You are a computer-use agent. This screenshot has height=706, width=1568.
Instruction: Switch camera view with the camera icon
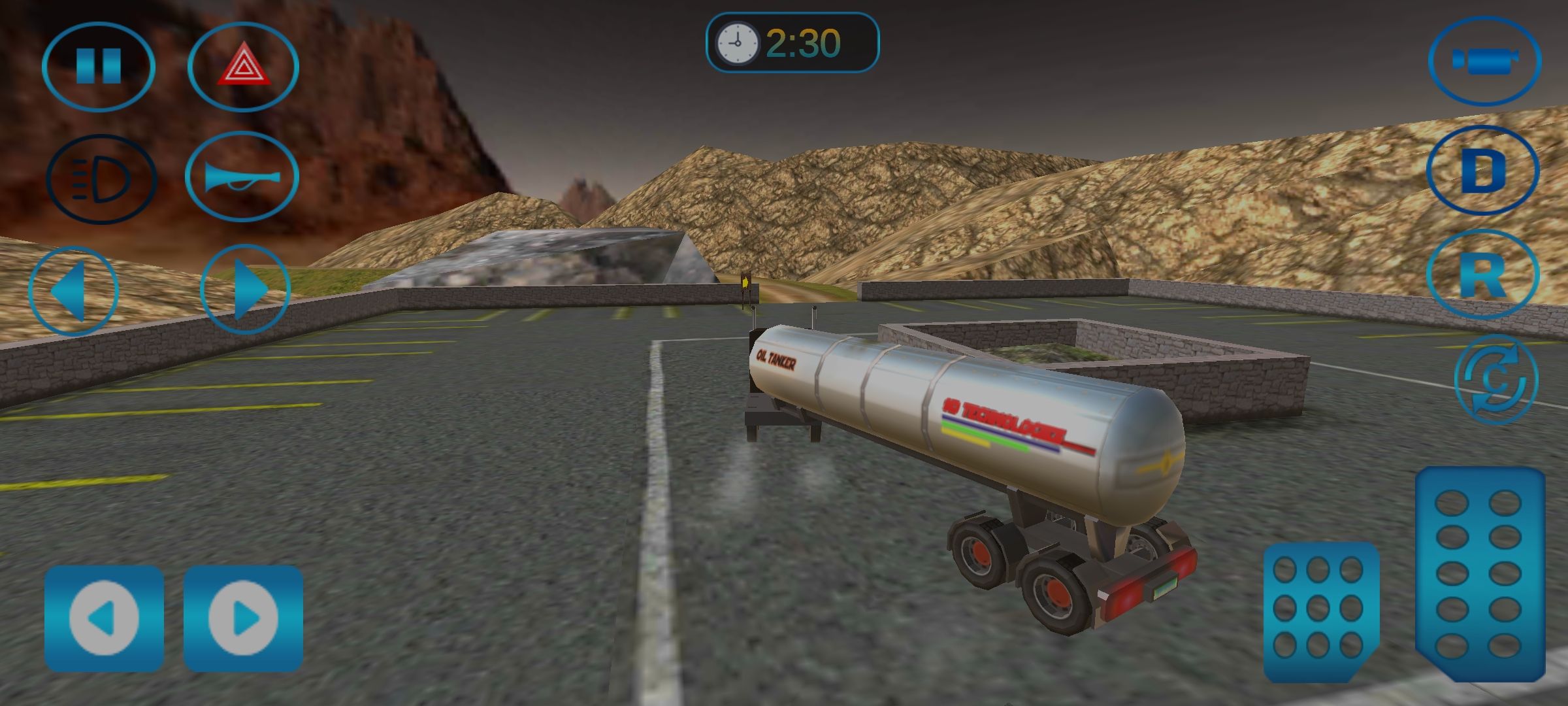click(1484, 61)
